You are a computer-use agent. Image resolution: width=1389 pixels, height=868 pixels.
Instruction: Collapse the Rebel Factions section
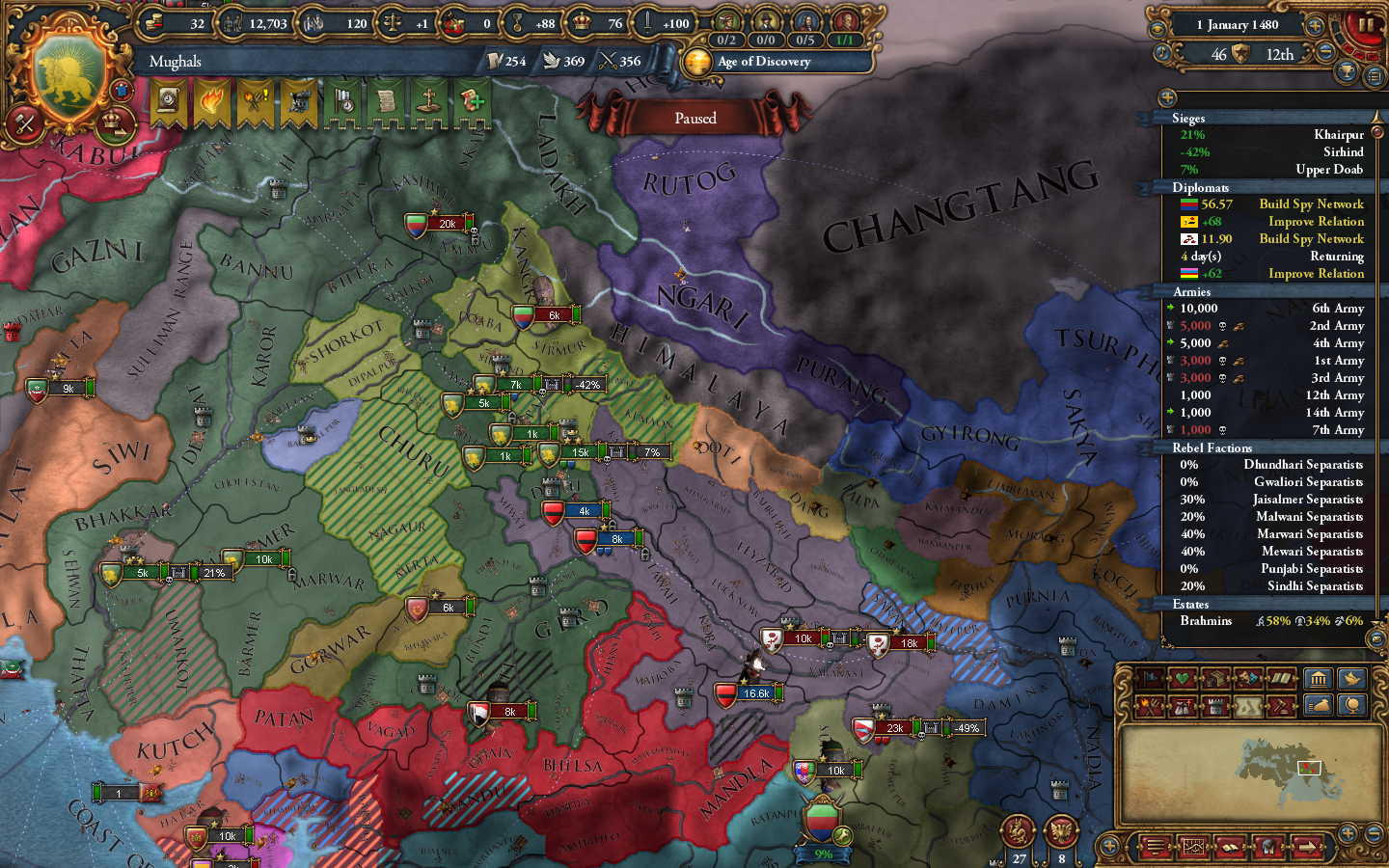point(1213,448)
